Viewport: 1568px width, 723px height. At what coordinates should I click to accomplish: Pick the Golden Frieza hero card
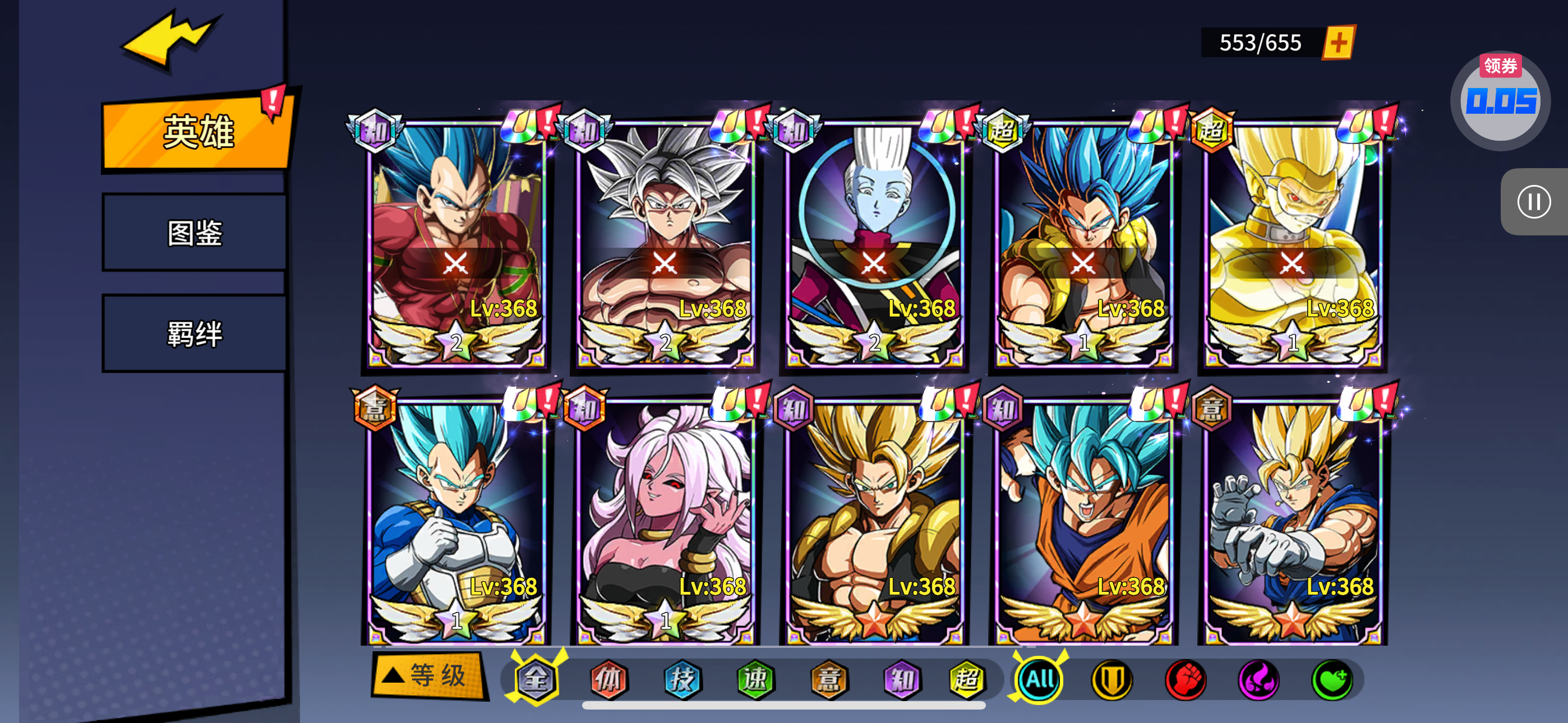point(1292,243)
